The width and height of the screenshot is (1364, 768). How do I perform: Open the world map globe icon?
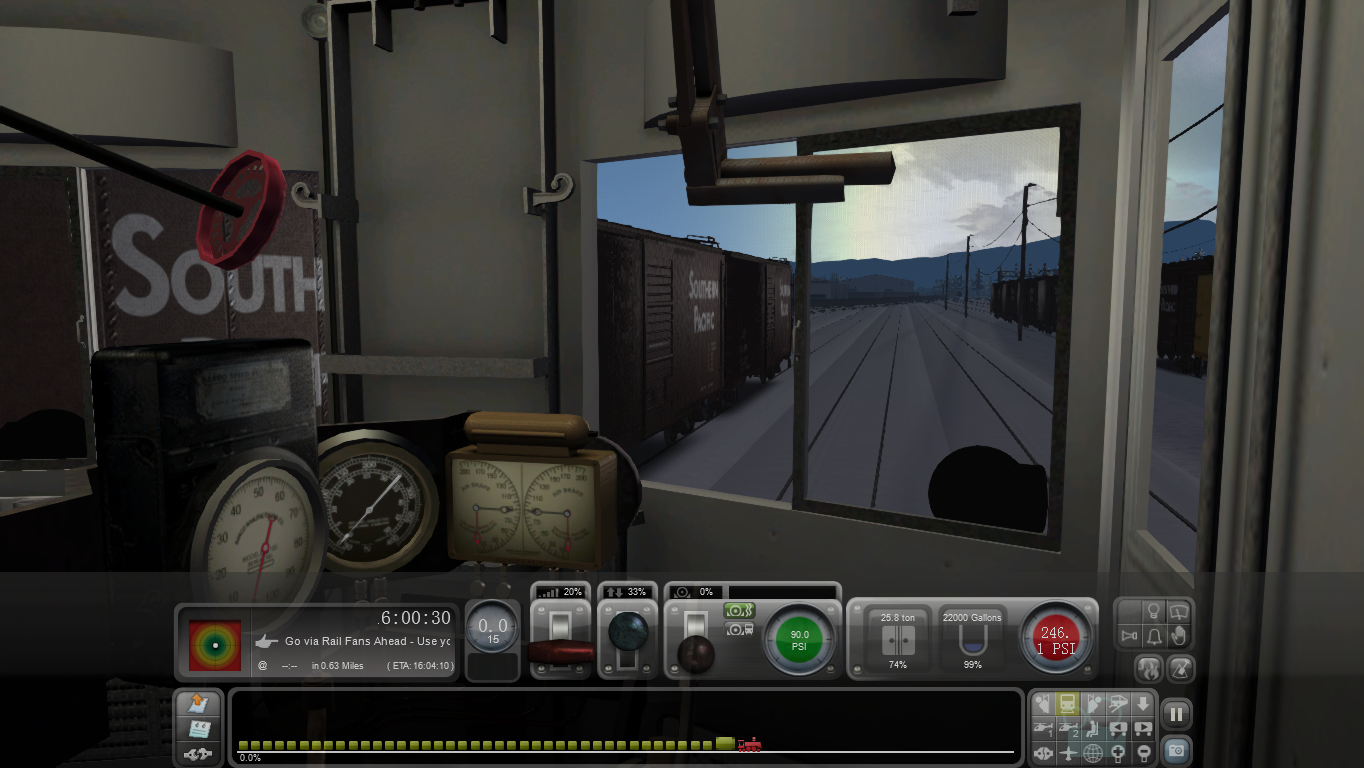(1093, 753)
